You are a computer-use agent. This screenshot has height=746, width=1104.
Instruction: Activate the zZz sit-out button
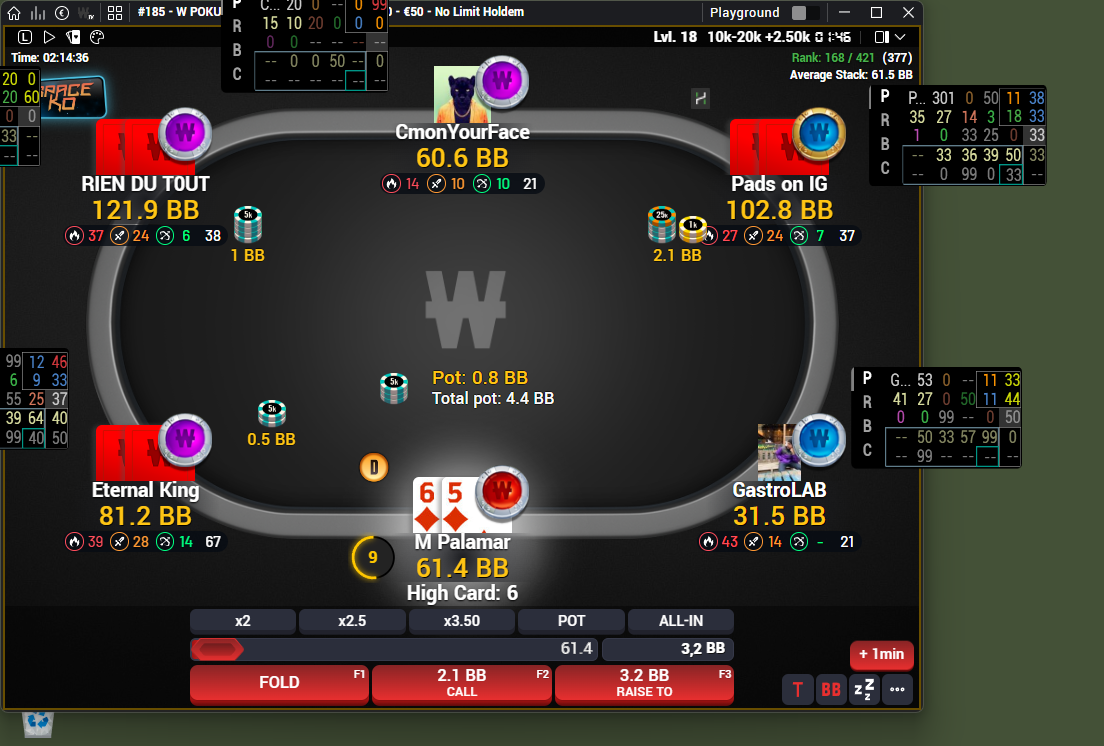click(863, 690)
